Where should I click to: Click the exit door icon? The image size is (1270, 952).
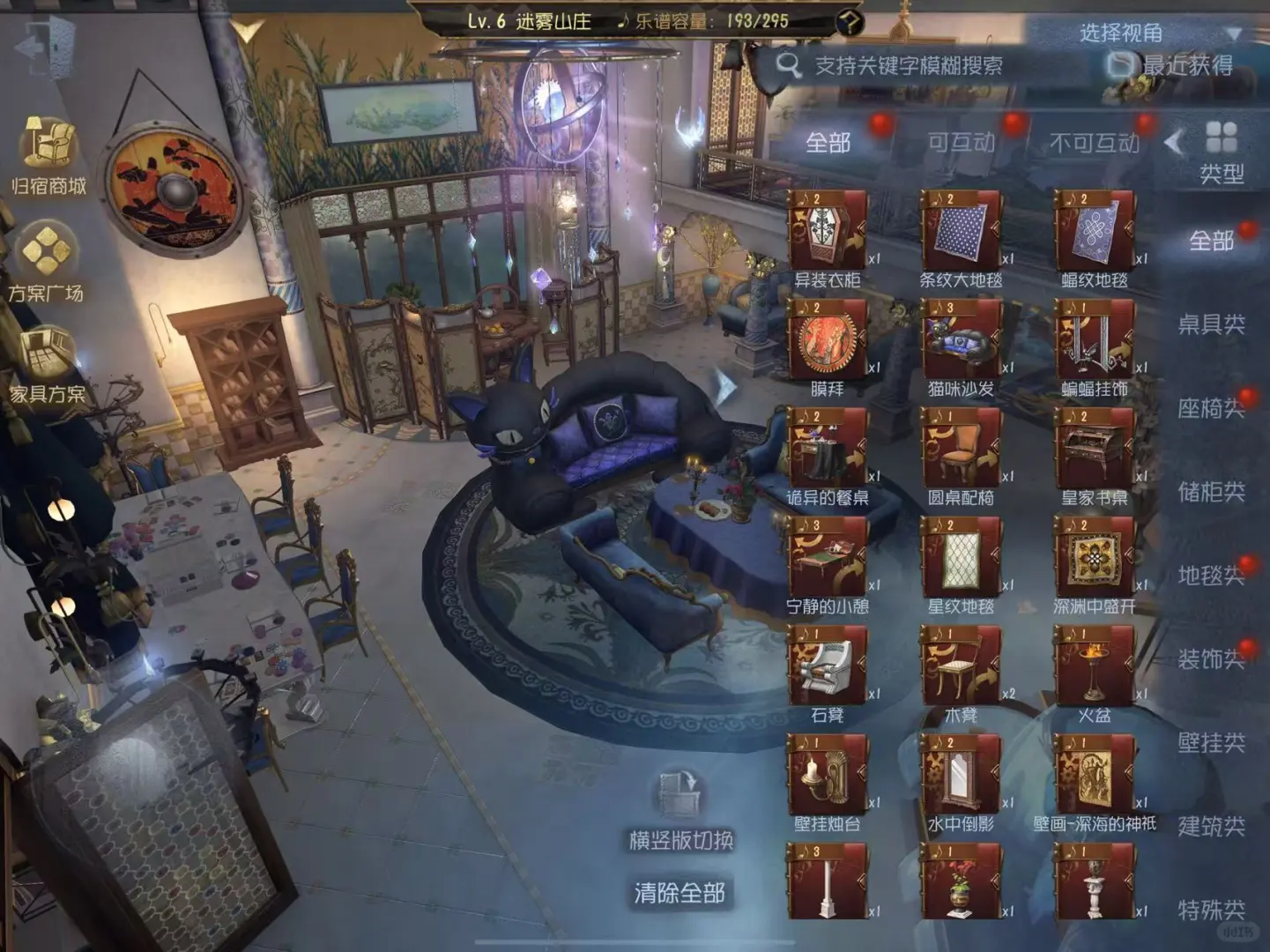42,46
